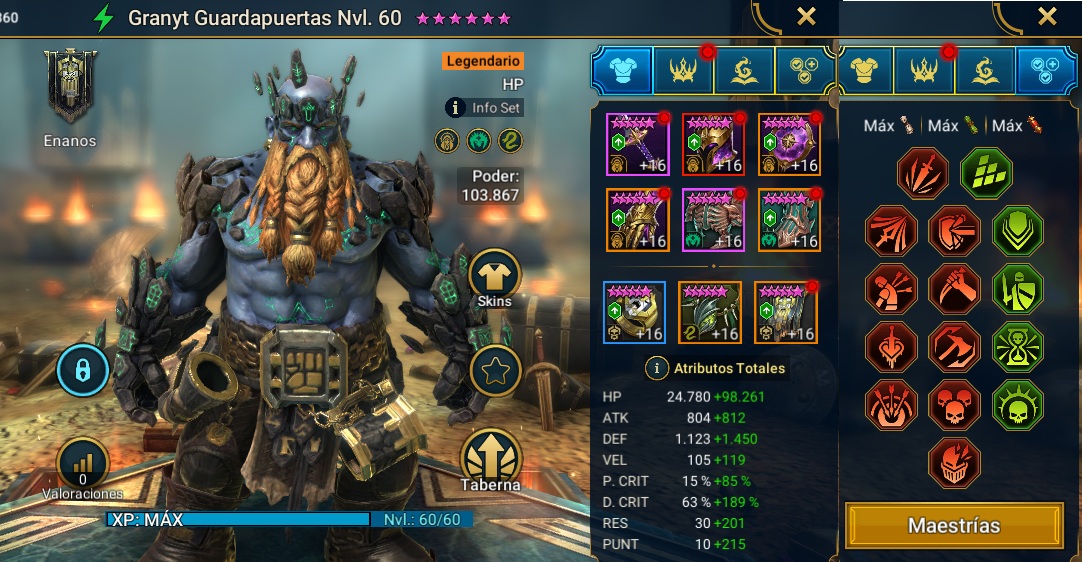The image size is (1082, 562).
Task: Show the Info Set details
Action: (x=484, y=107)
